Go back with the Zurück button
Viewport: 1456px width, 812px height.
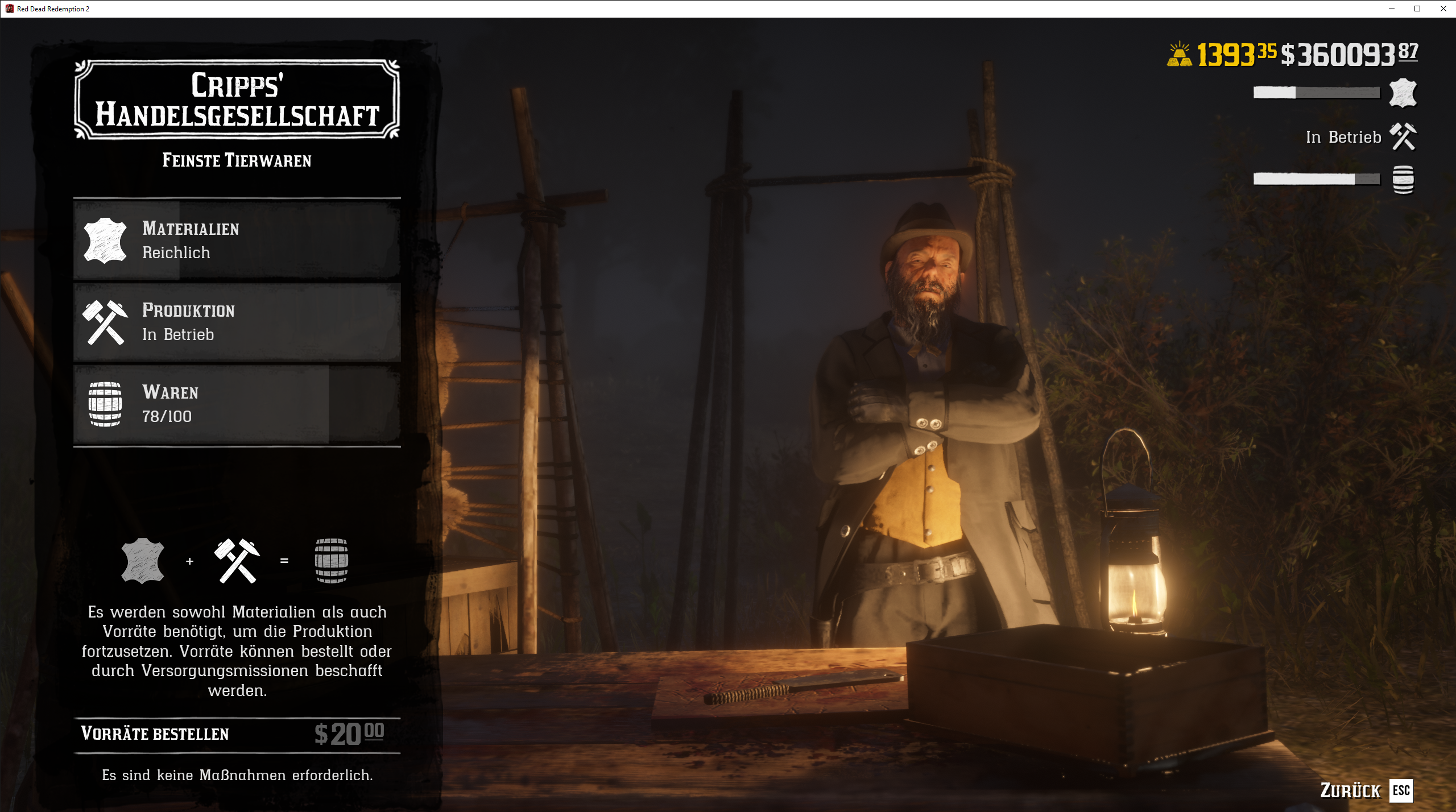tap(1366, 790)
